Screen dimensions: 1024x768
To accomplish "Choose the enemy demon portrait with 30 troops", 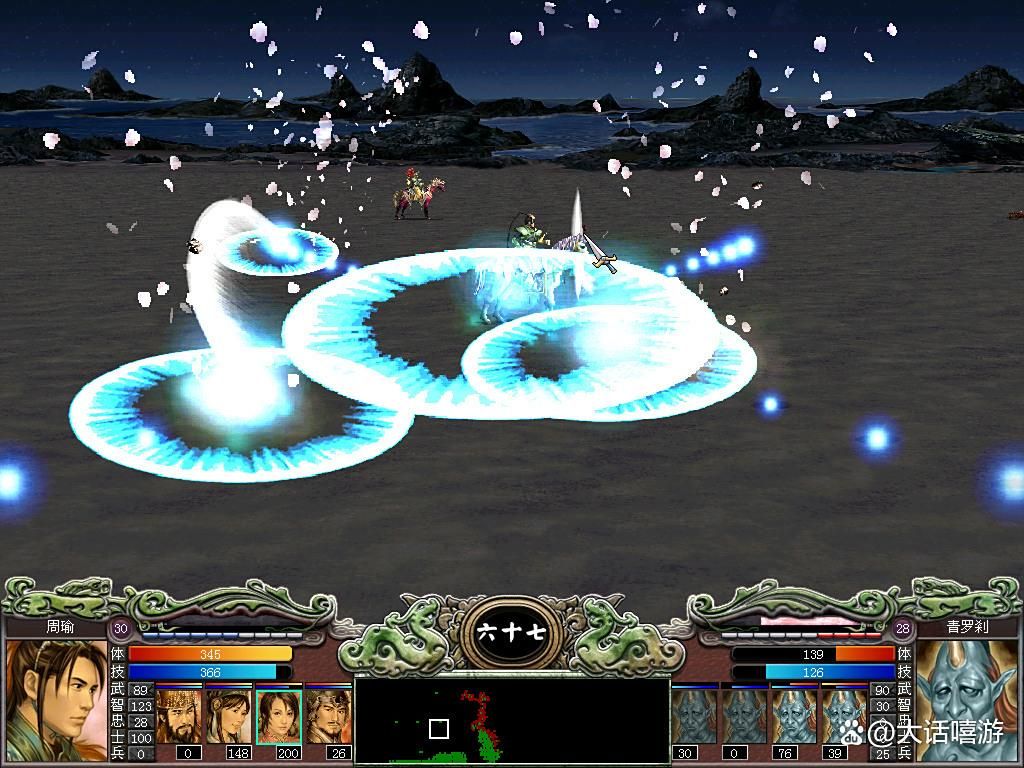I will point(694,715).
